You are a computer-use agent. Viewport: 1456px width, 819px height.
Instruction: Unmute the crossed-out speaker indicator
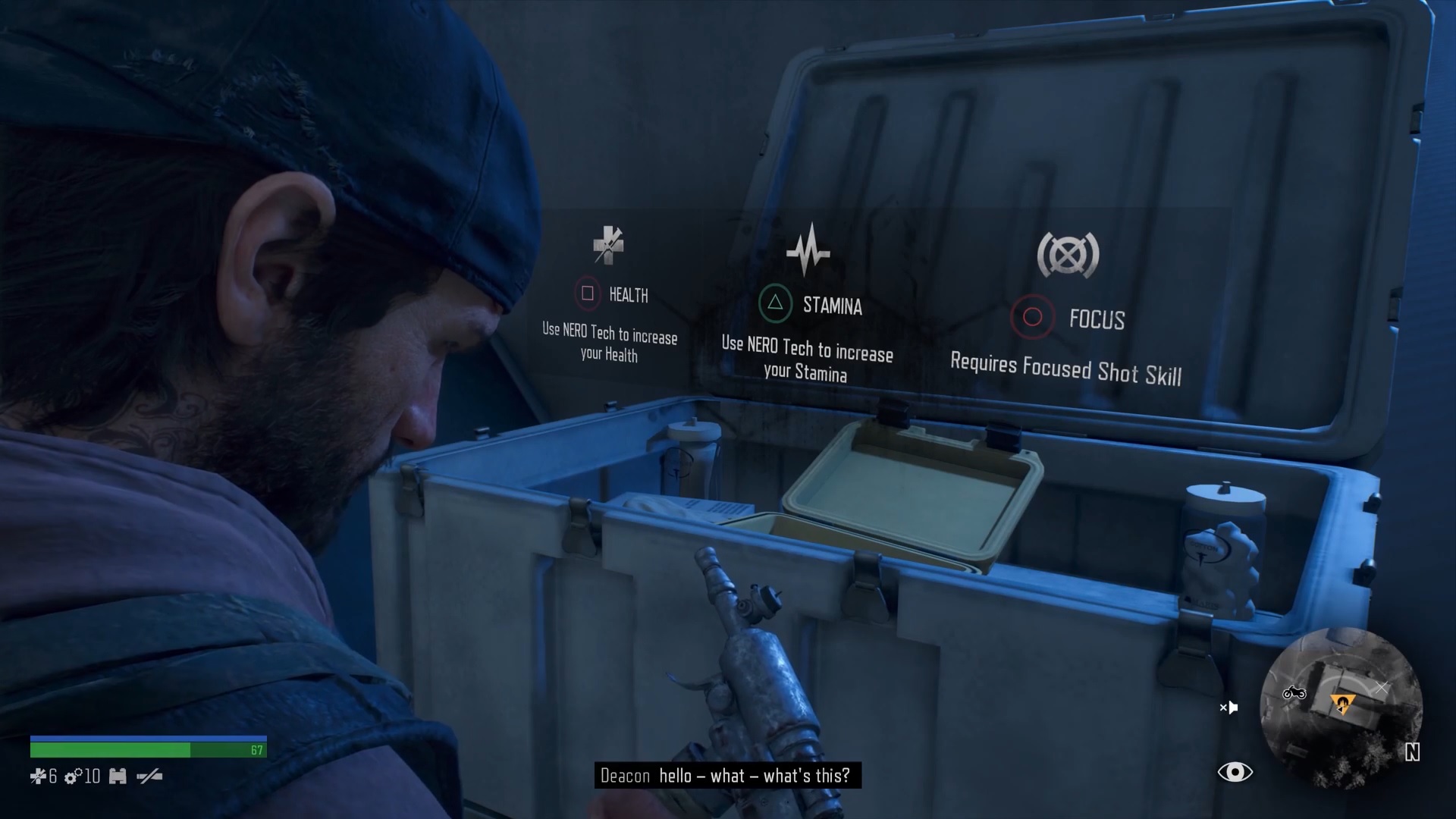tap(1229, 707)
